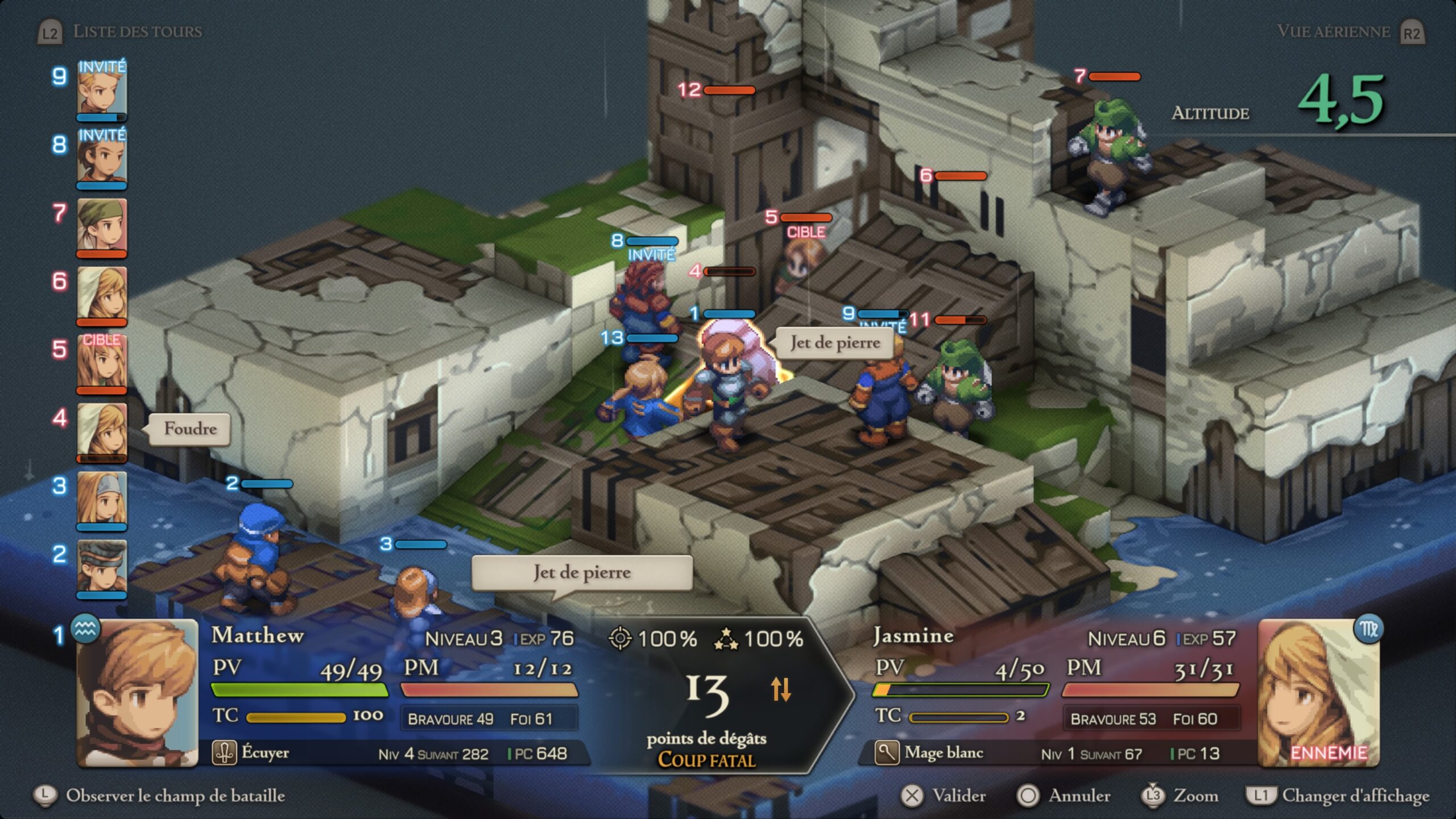Select turn 8 guest portrait in turn list

[102, 158]
